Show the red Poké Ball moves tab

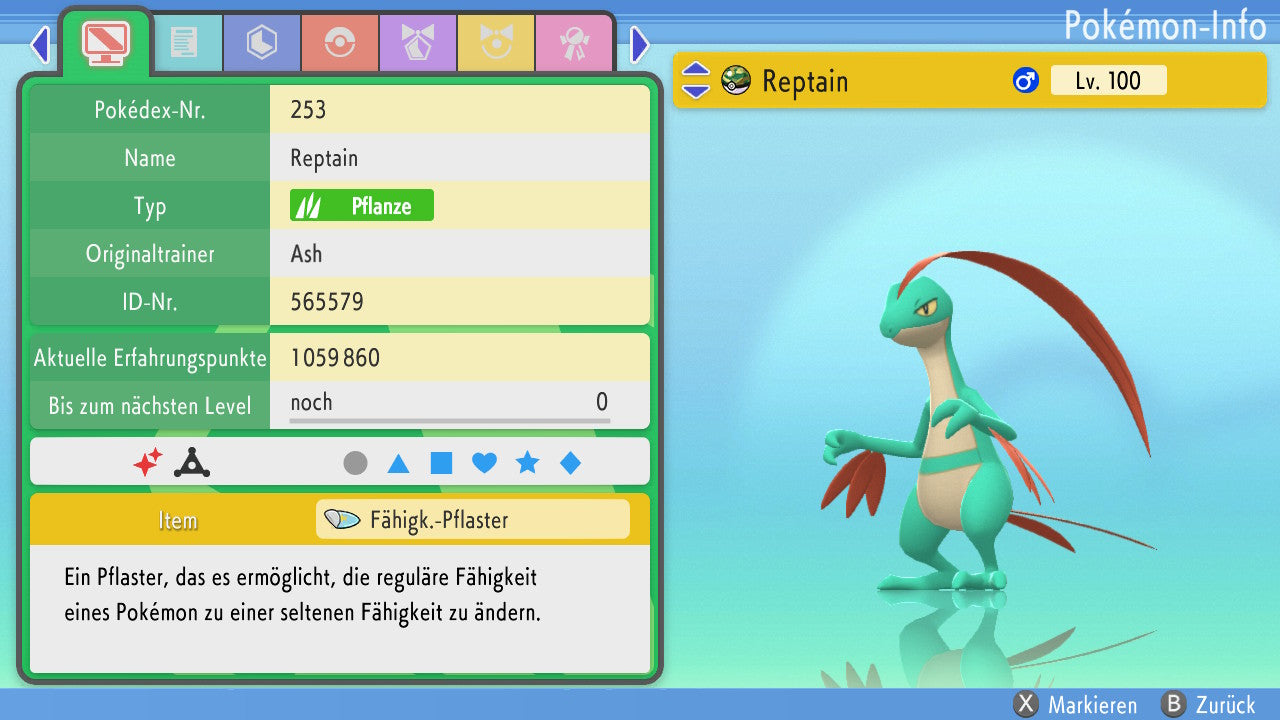340,43
